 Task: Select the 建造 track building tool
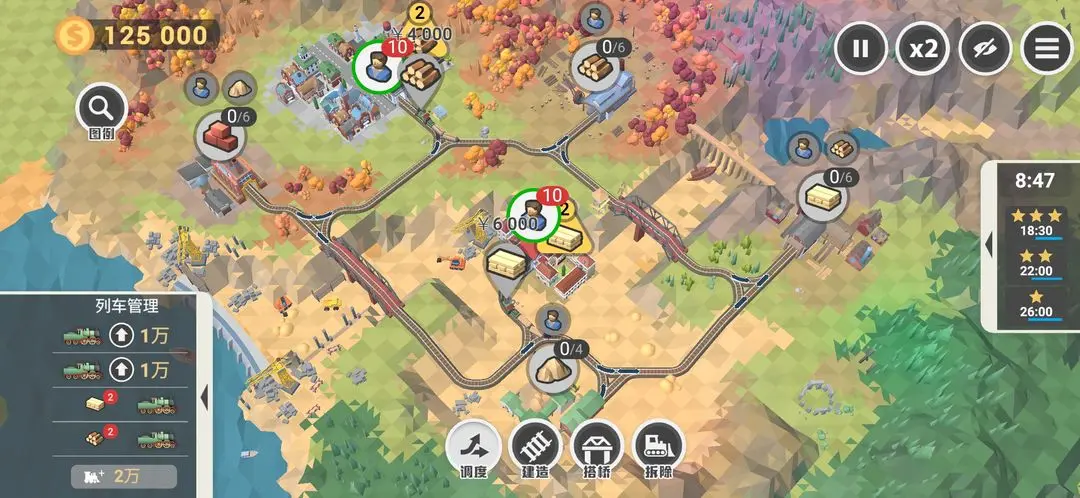(535, 447)
